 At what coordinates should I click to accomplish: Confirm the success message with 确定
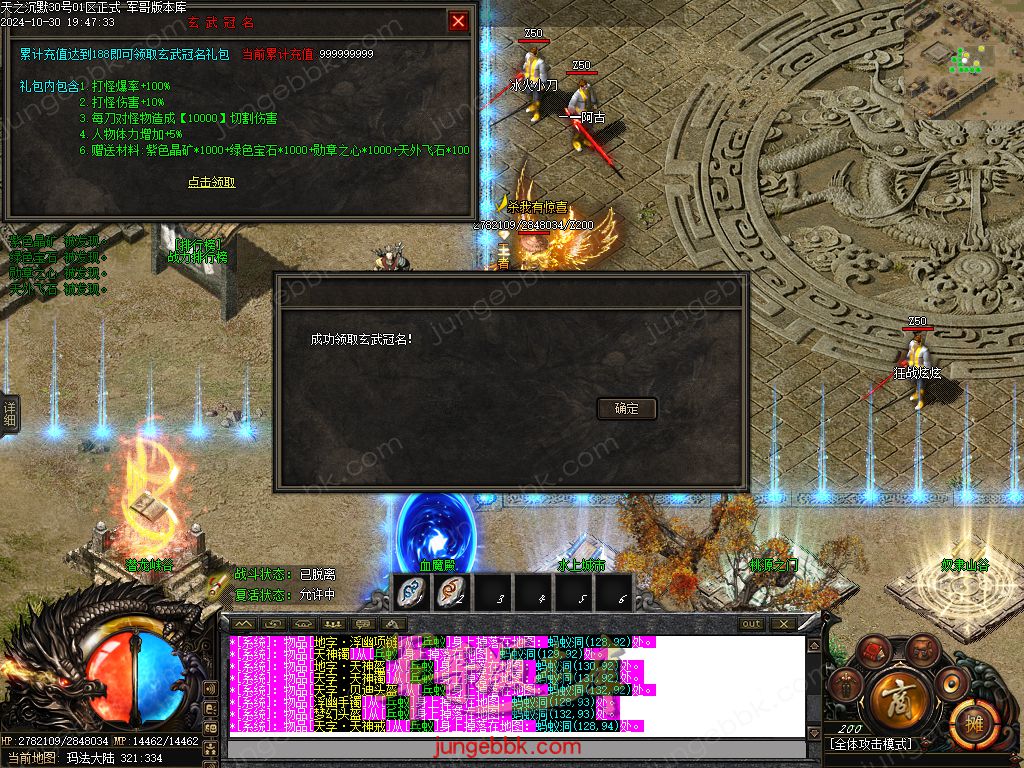[x=627, y=408]
